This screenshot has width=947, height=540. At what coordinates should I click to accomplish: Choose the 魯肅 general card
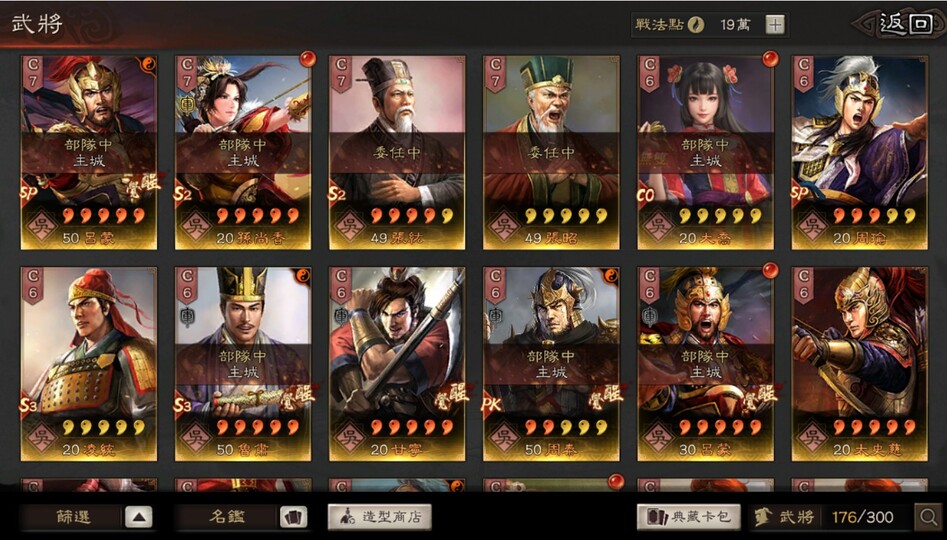point(243,363)
